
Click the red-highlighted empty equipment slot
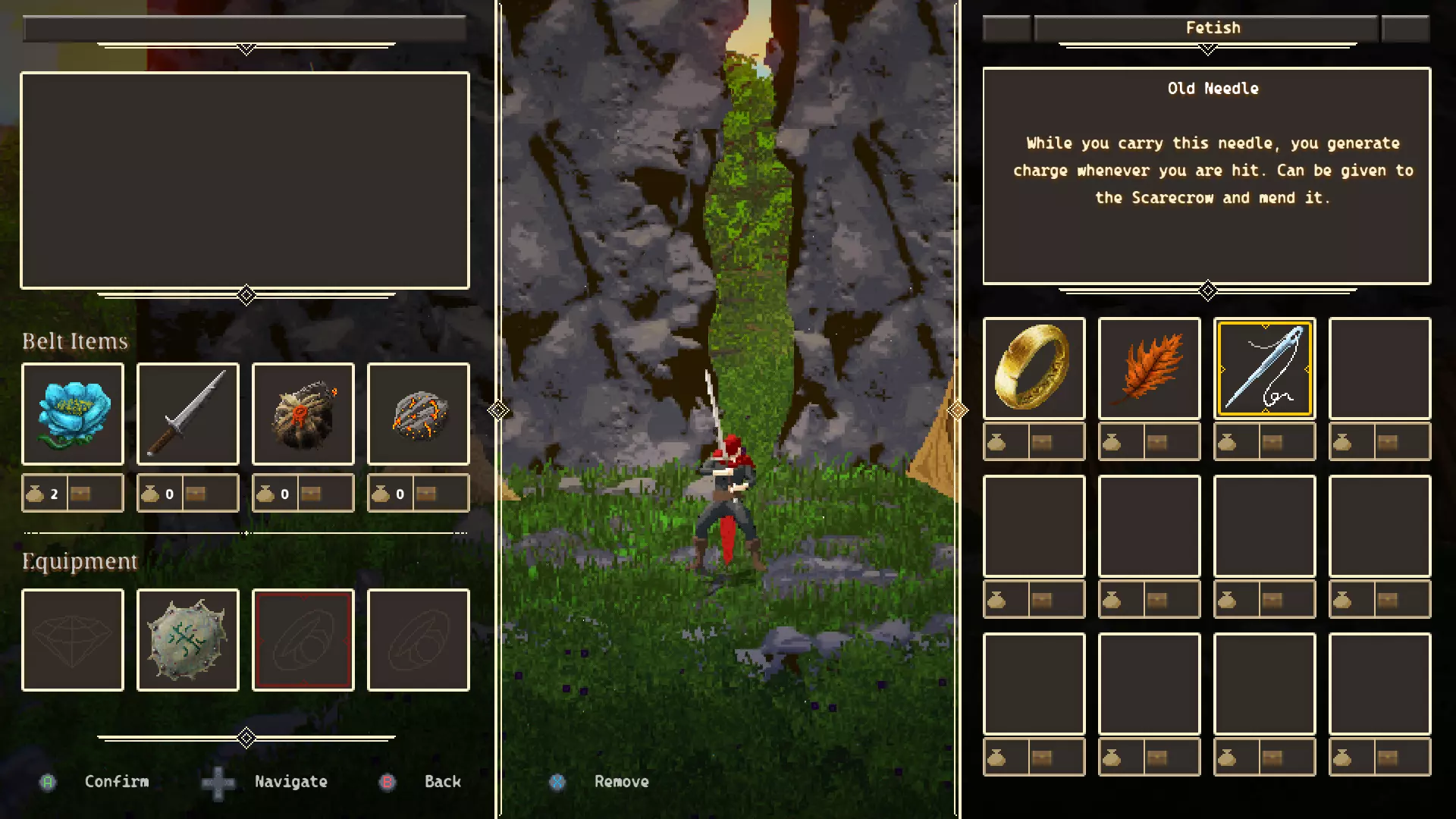(x=303, y=640)
